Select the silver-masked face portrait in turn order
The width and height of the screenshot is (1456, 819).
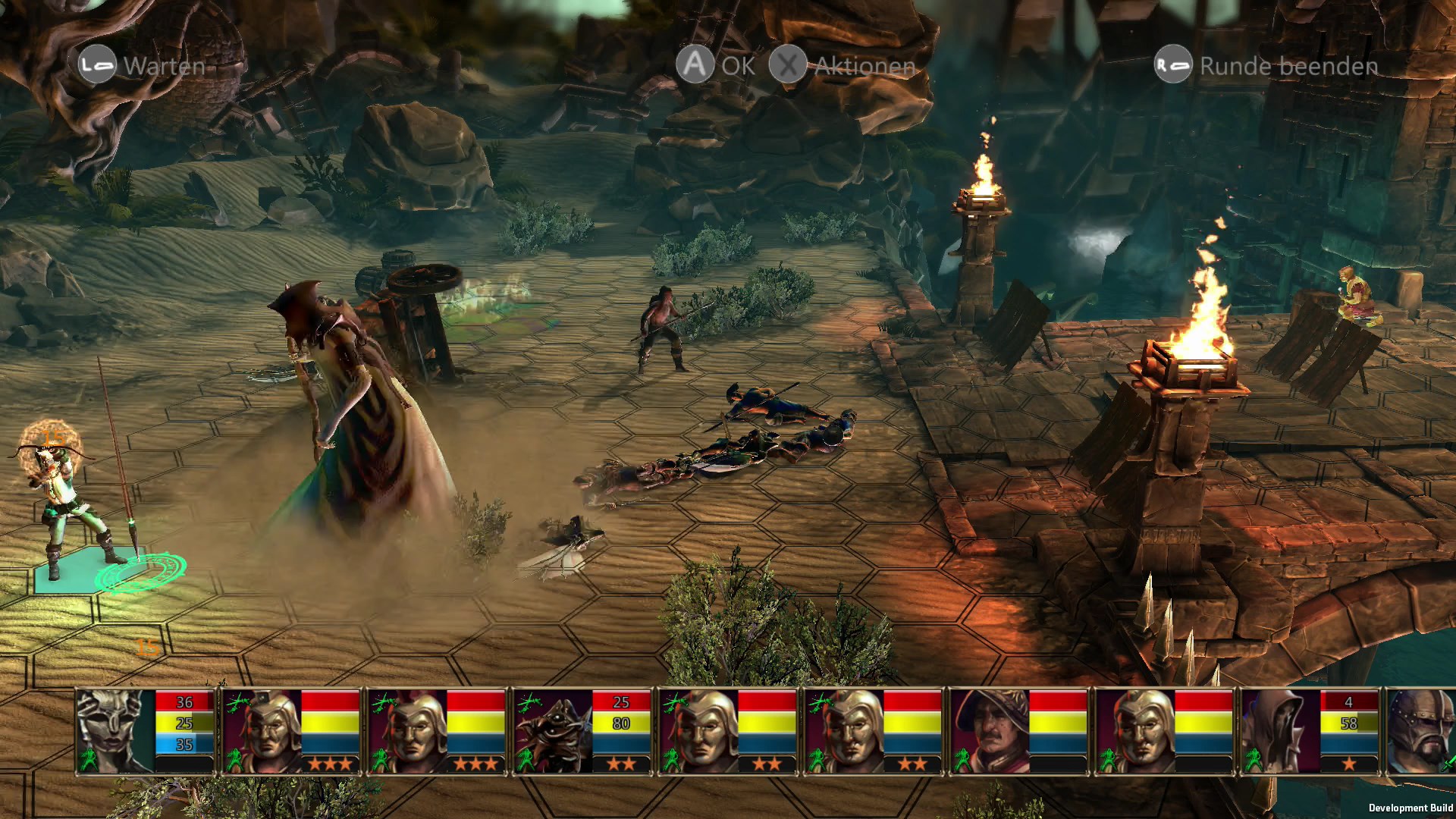[x=115, y=730]
